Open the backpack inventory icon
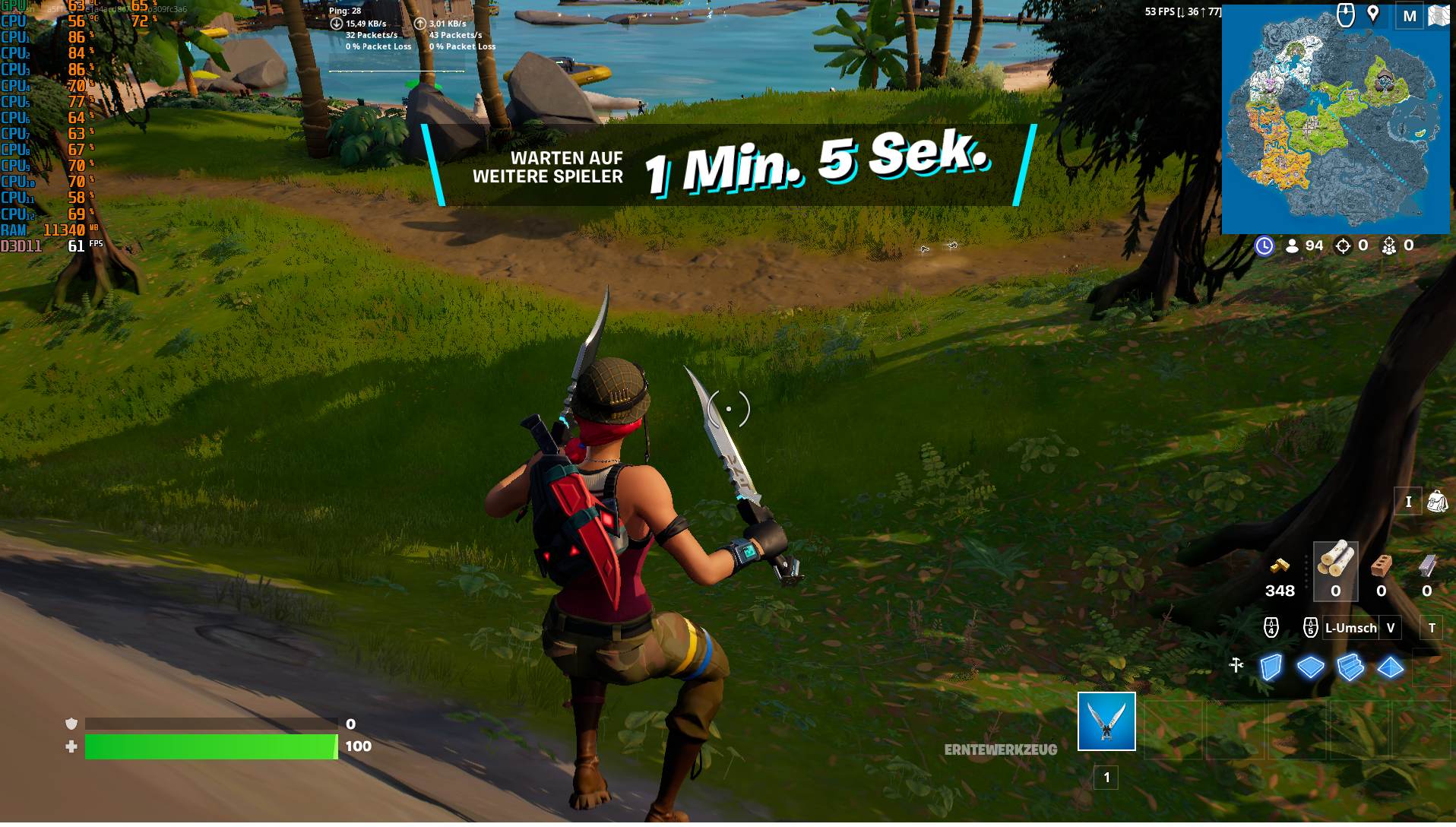This screenshot has height=827, width=1456. (1439, 502)
